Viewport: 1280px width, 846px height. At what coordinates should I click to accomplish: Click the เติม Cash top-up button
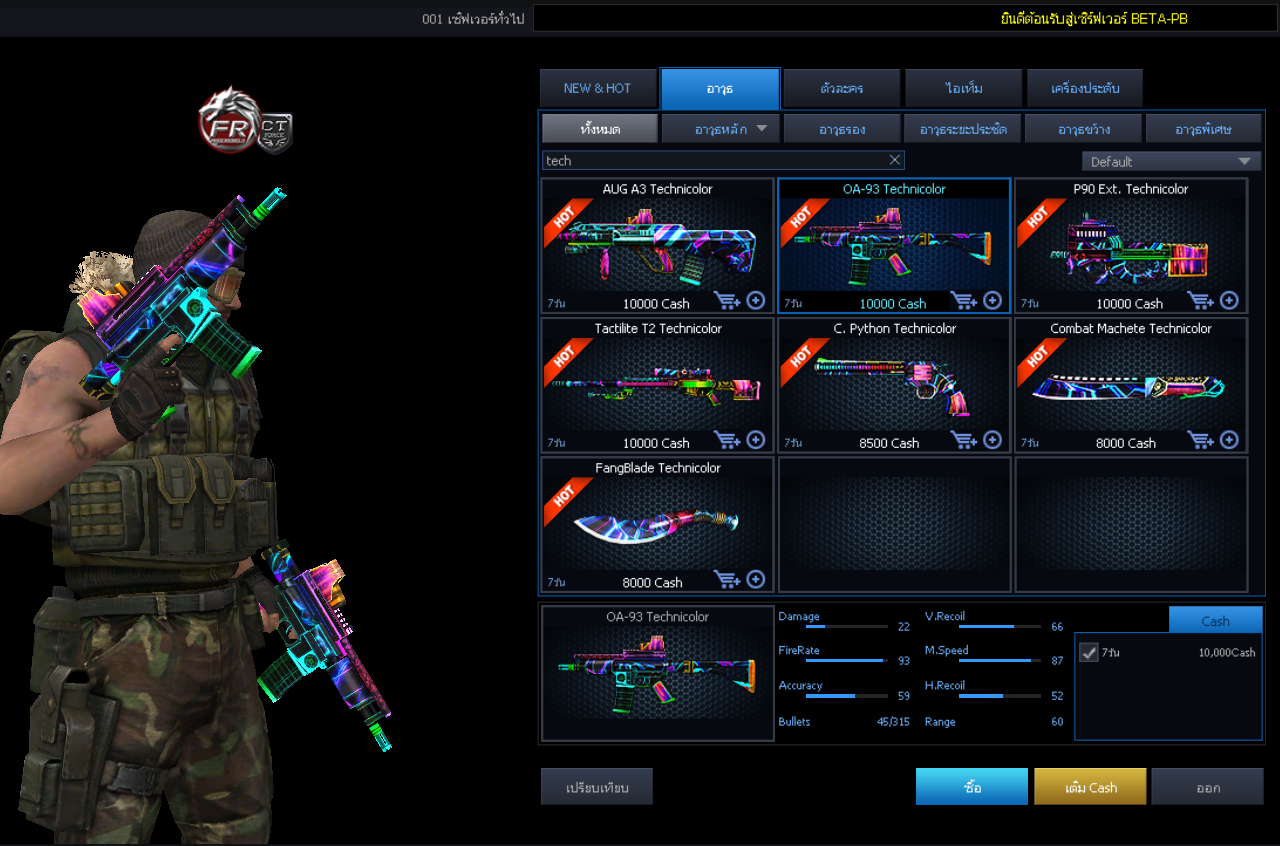click(x=1090, y=786)
